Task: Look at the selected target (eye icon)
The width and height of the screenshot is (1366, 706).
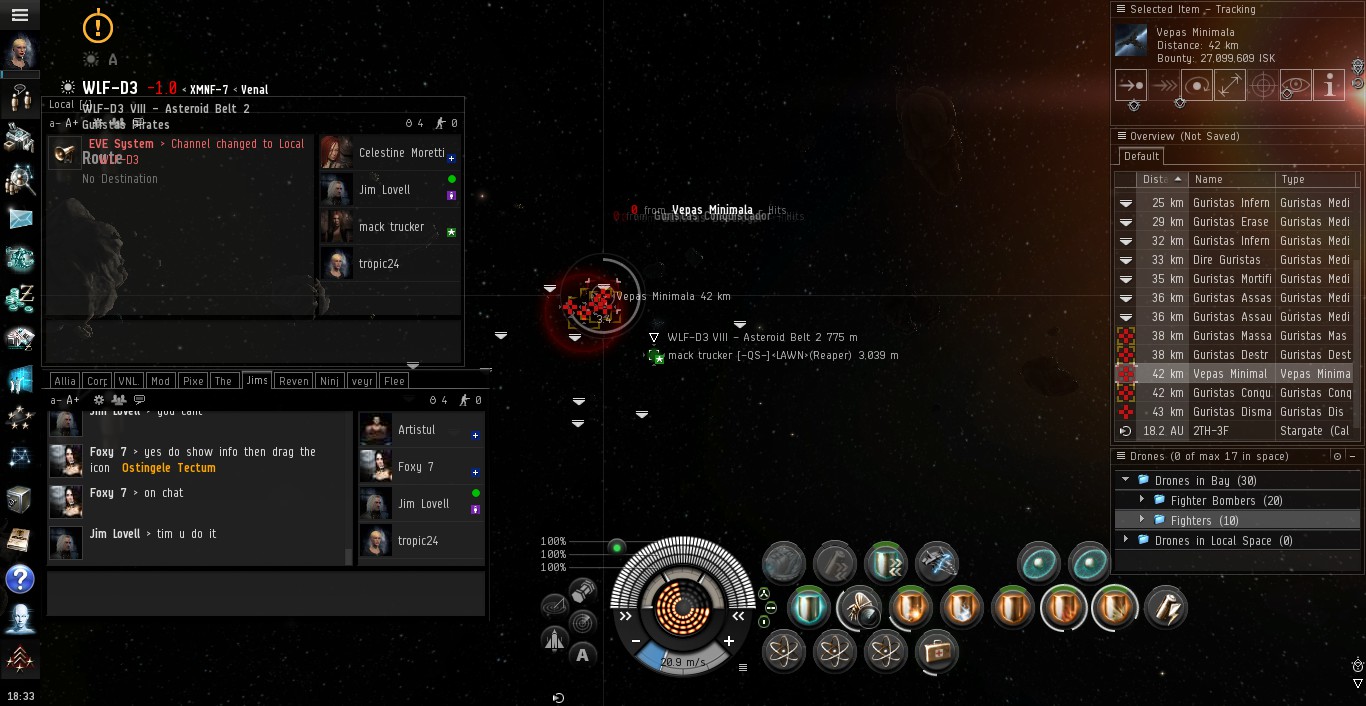Action: point(1295,86)
